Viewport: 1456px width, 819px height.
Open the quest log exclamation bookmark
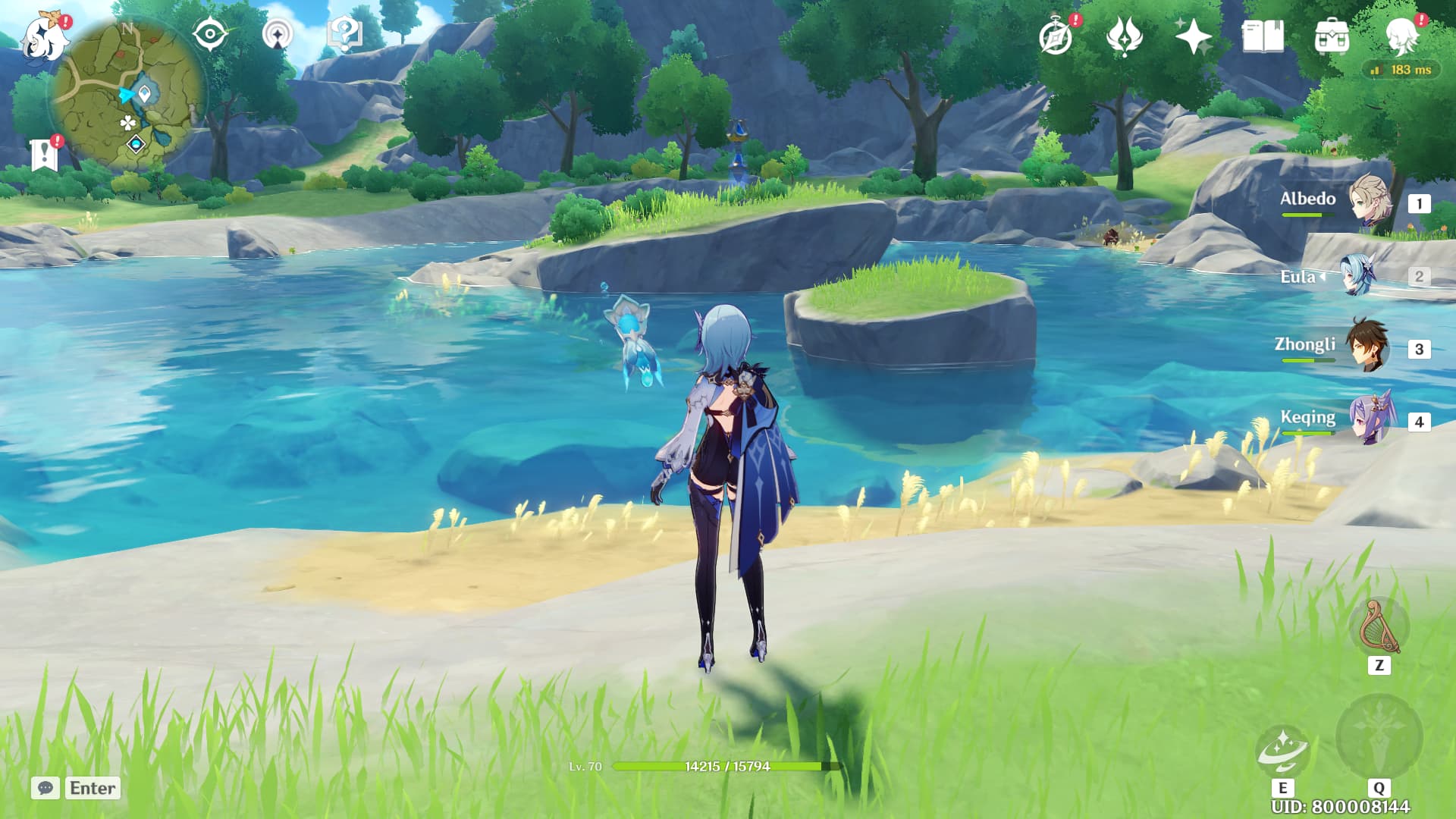point(45,154)
